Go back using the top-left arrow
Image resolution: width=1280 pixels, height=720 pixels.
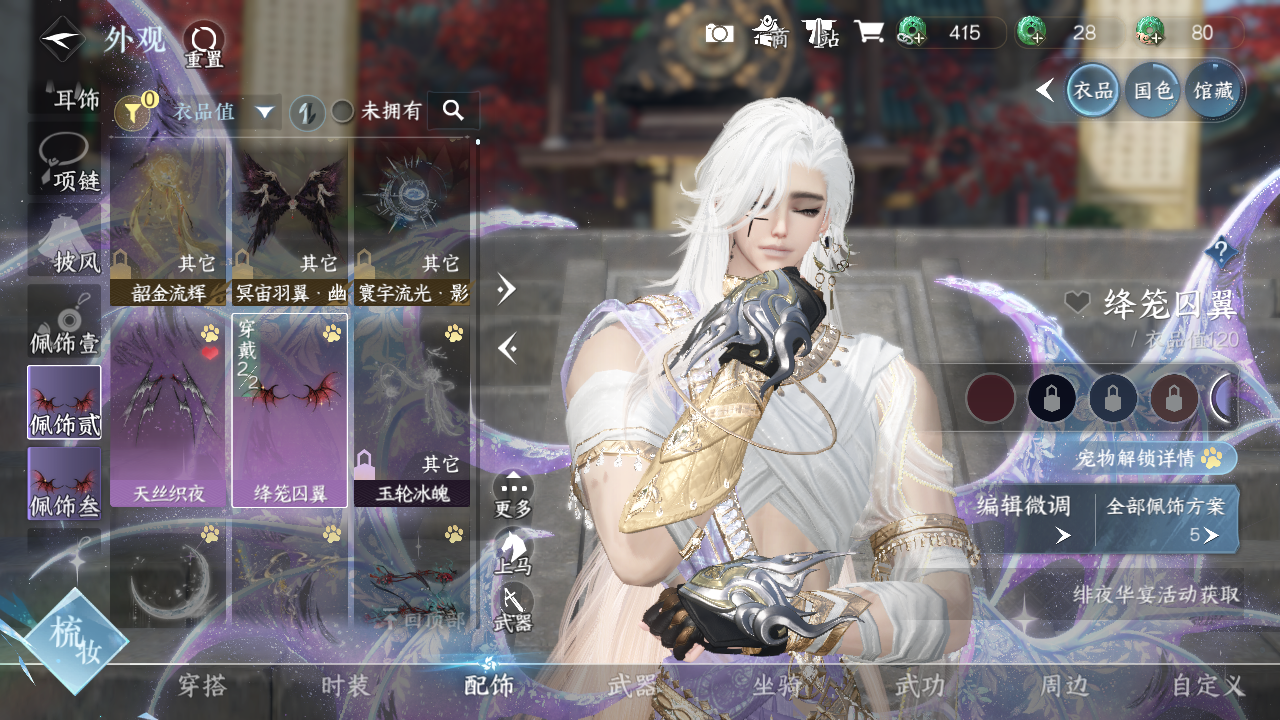[62, 40]
